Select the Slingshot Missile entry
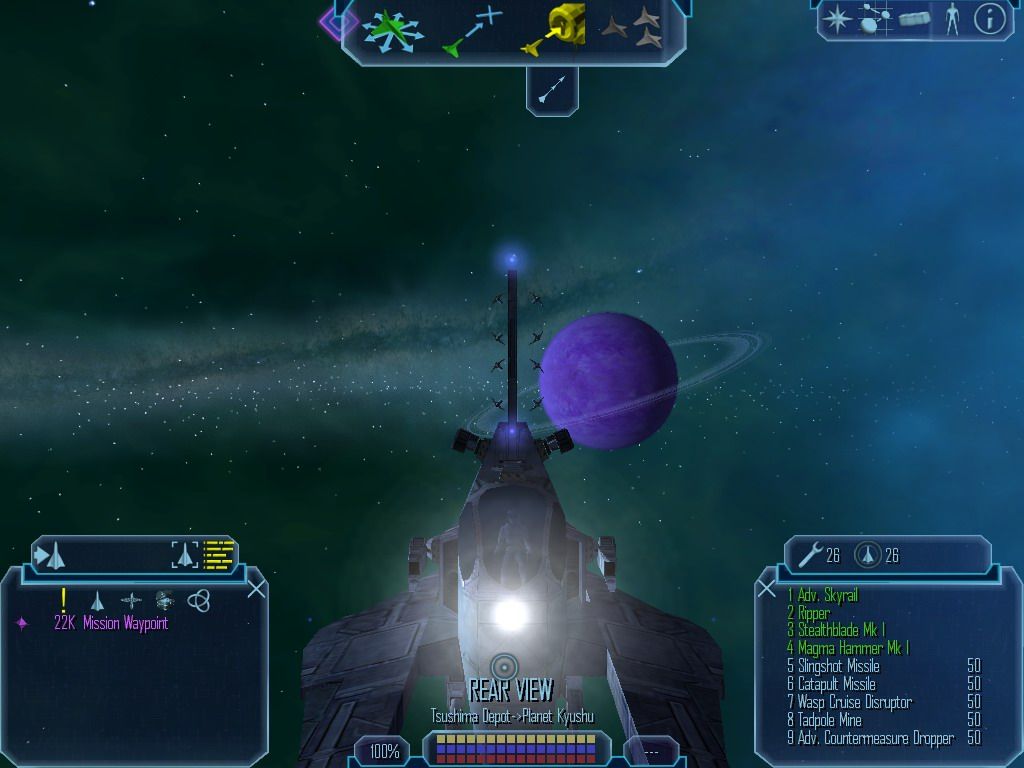The image size is (1024, 768). point(838,666)
